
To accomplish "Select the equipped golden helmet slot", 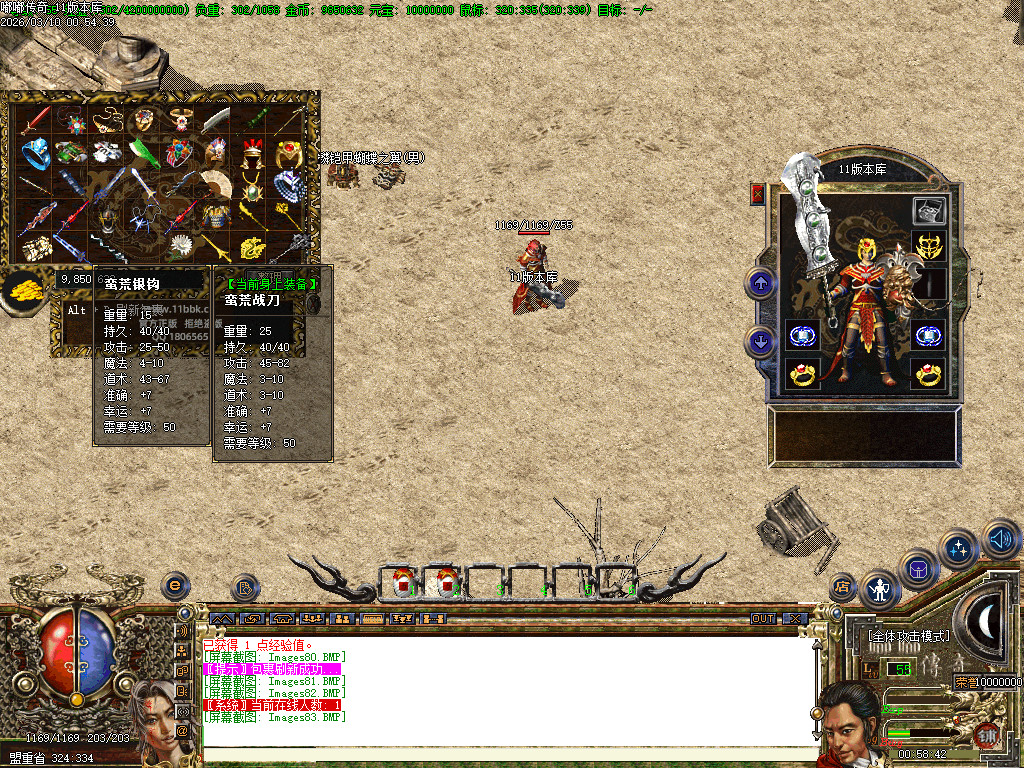I will (x=928, y=245).
